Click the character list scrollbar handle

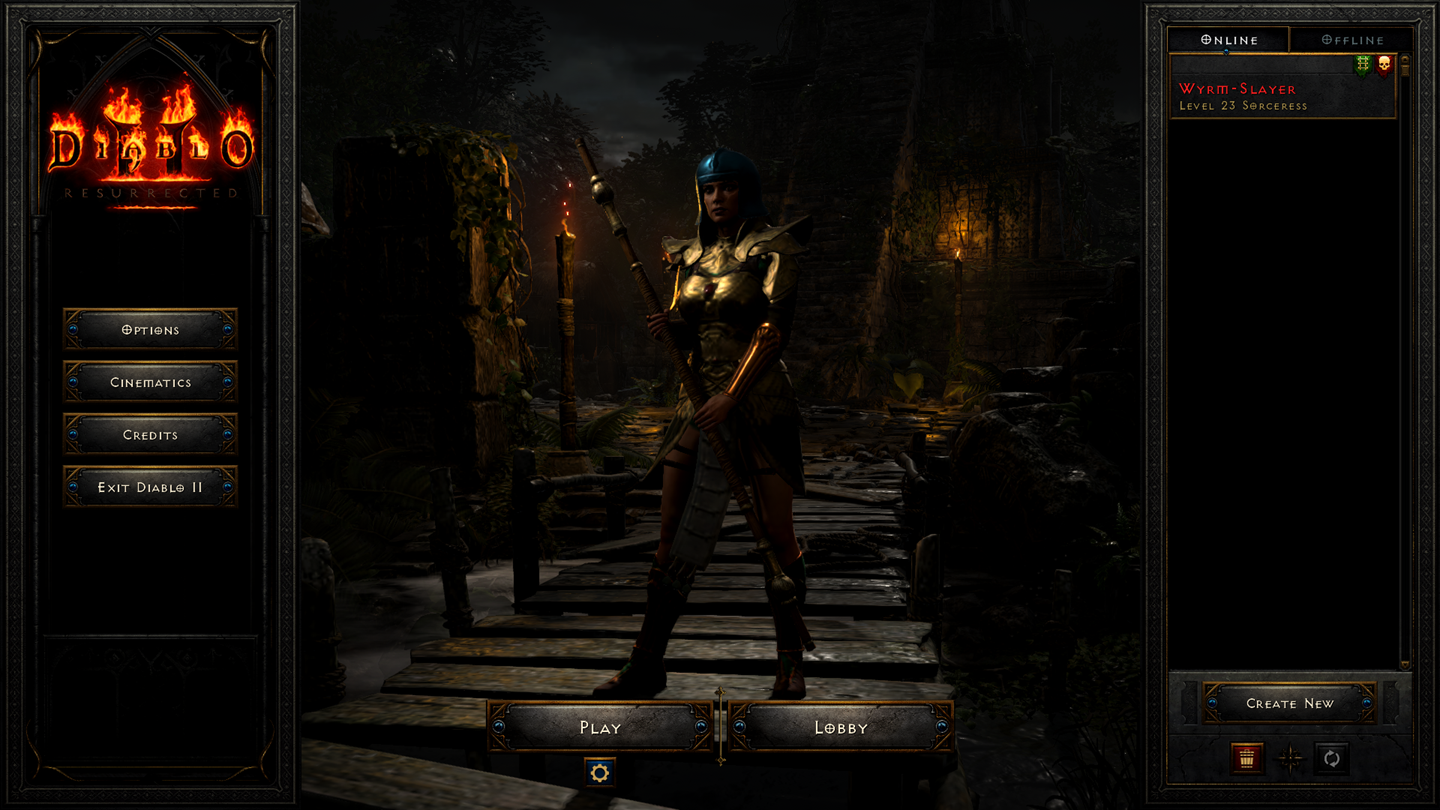1405,67
